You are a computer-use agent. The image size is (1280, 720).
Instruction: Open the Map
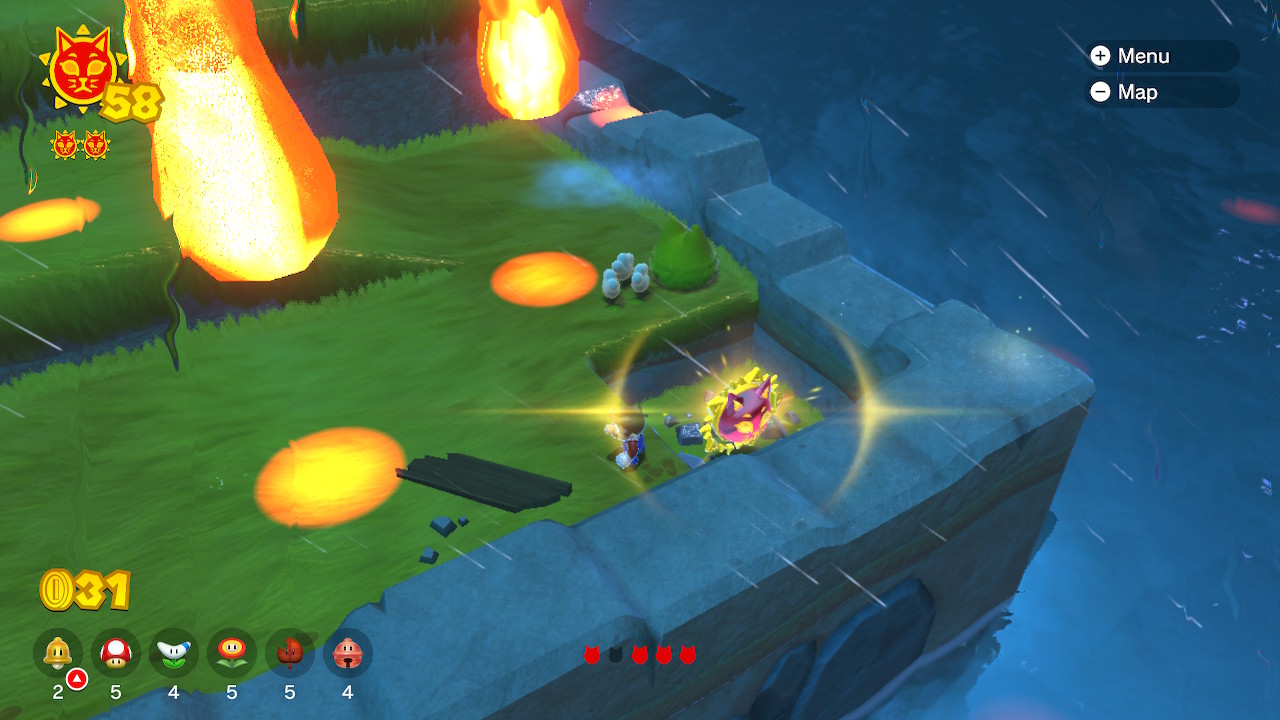click(1161, 92)
